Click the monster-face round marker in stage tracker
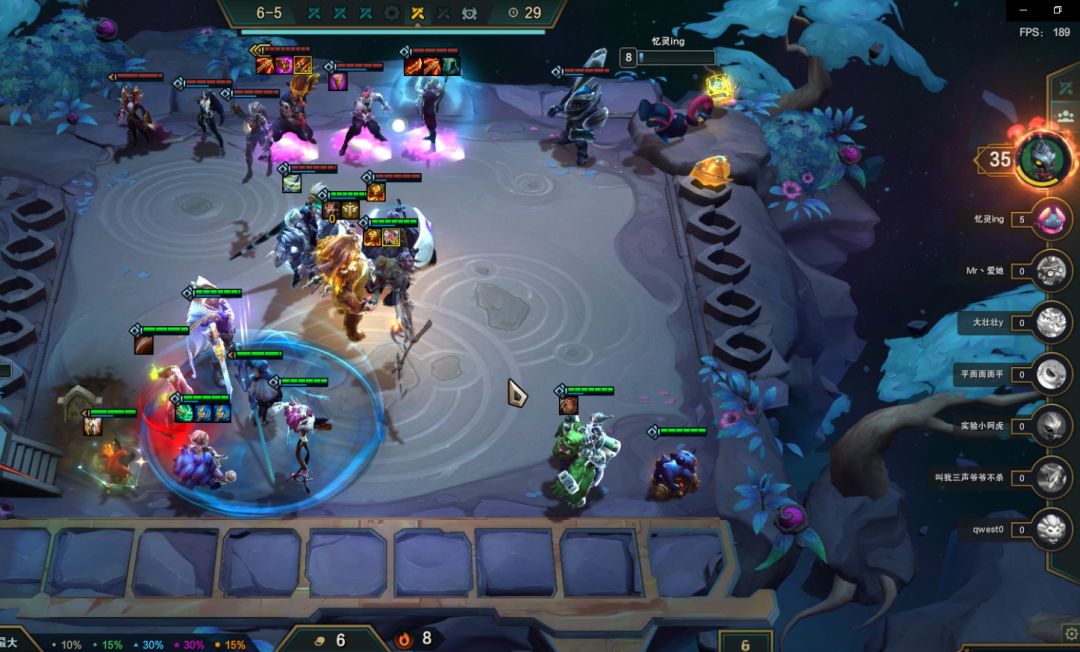Viewport: 1080px width, 652px height. tap(469, 13)
